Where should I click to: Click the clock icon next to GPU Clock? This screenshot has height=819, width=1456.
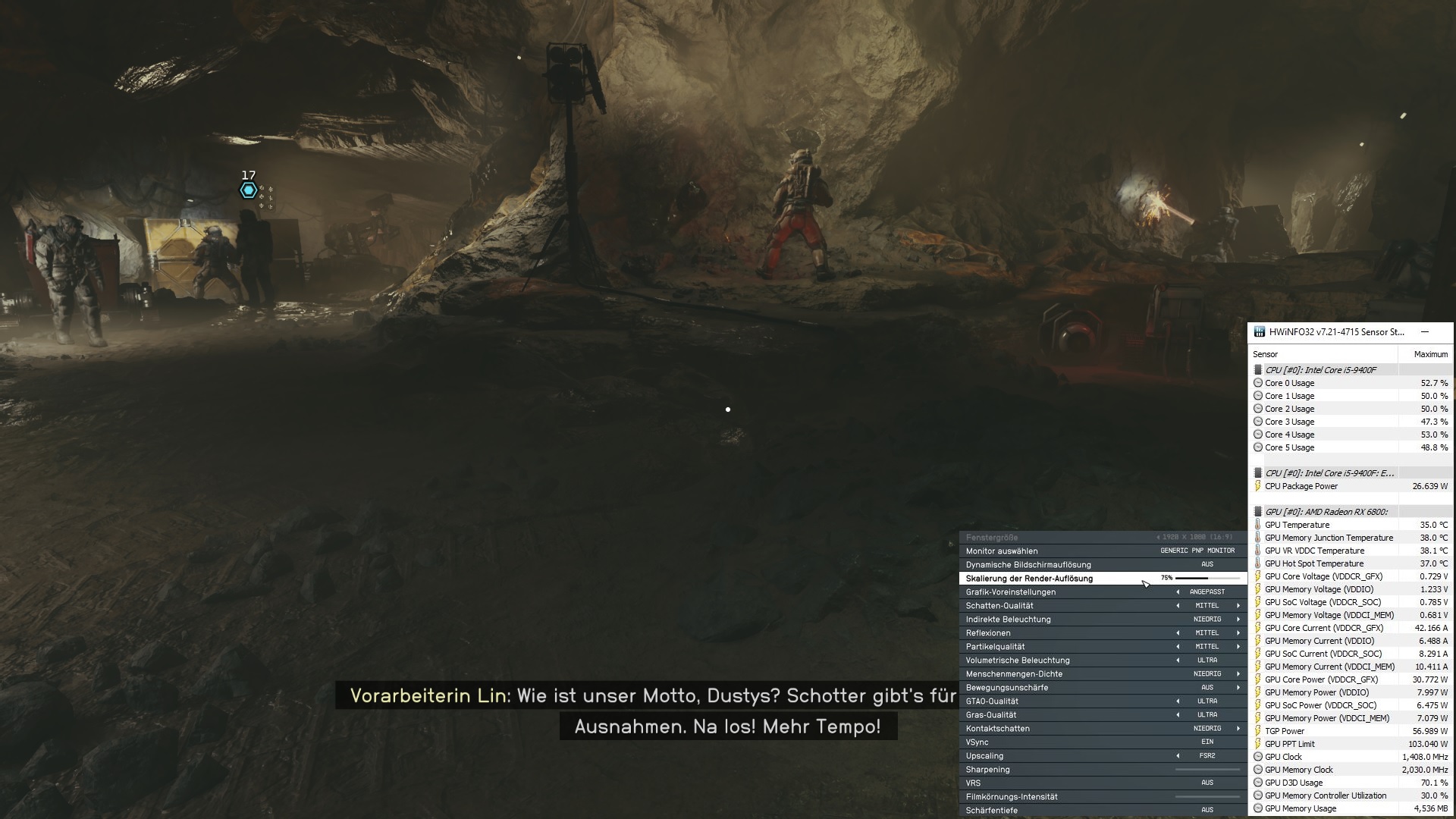[1258, 756]
